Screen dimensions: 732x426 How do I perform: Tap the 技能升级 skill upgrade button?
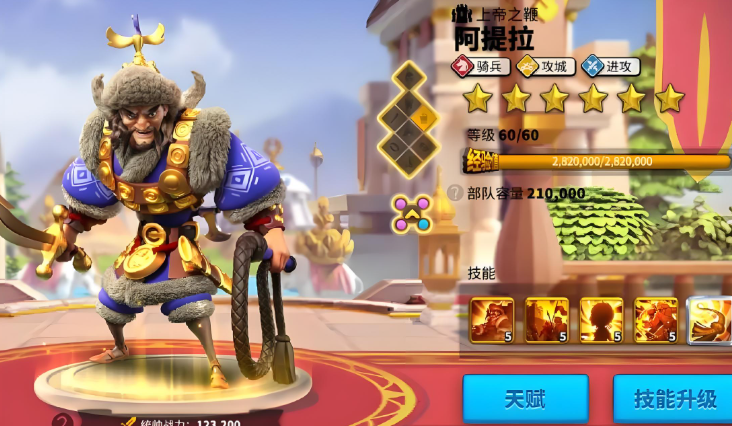(674, 399)
